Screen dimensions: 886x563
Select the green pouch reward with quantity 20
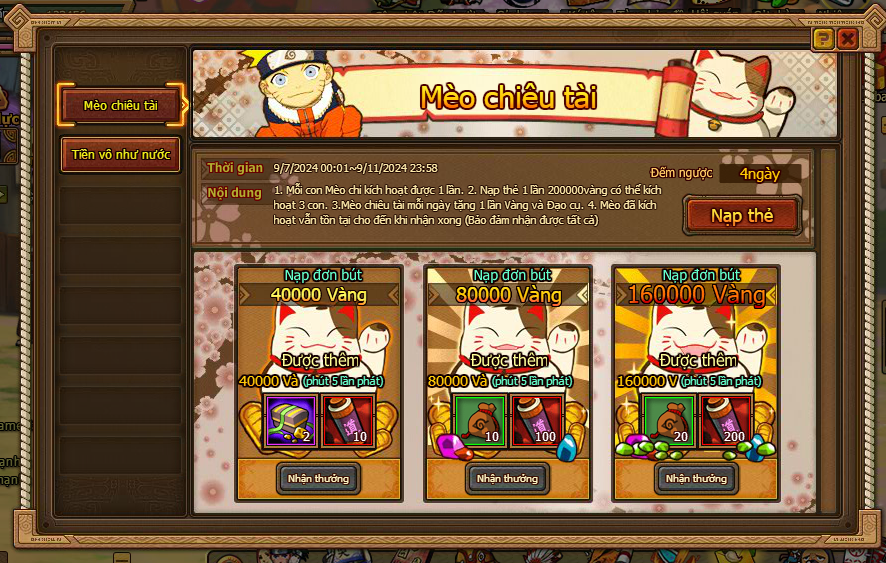pos(669,420)
